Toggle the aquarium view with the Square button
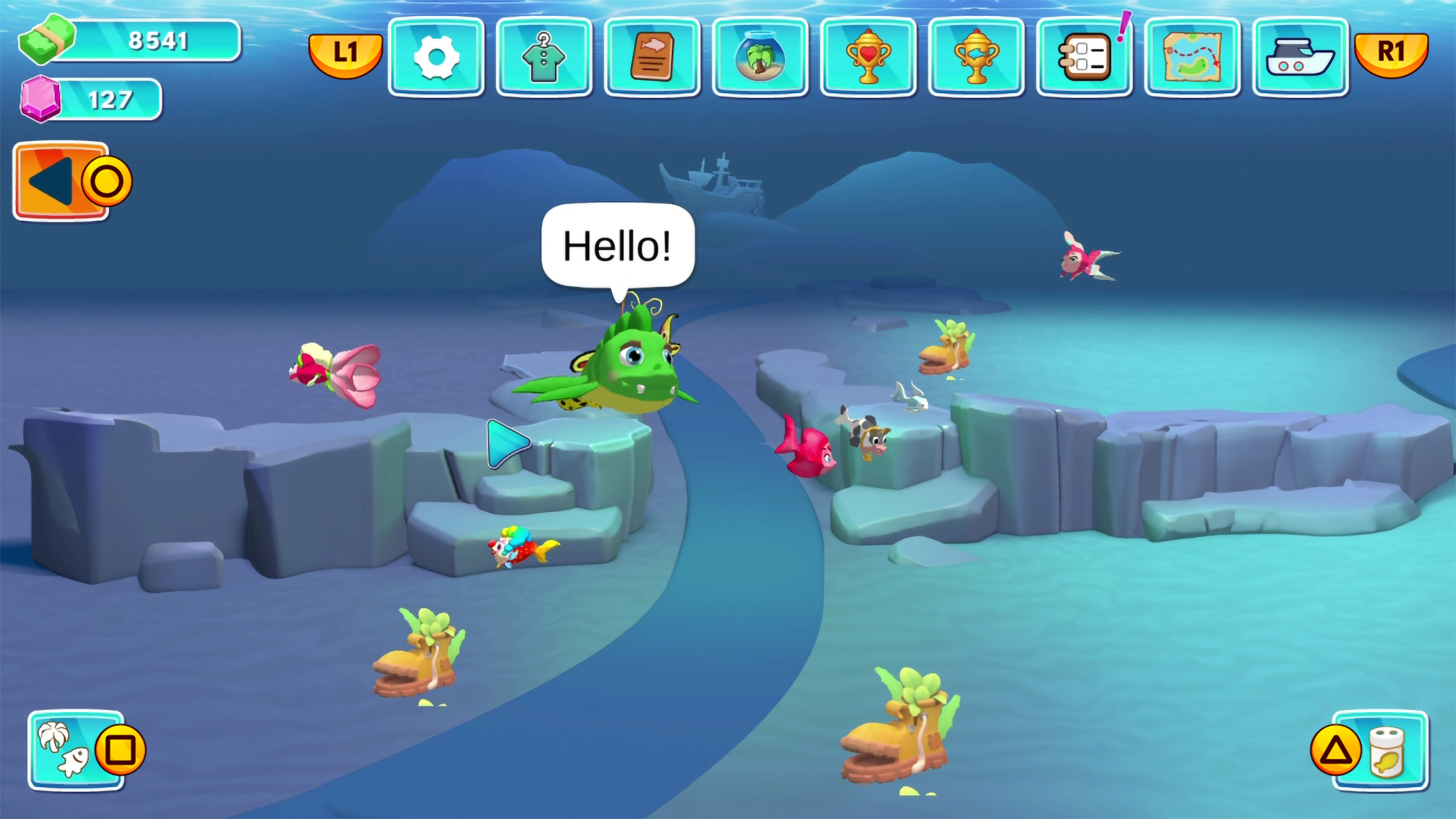Viewport: 1456px width, 819px height. coord(121,750)
